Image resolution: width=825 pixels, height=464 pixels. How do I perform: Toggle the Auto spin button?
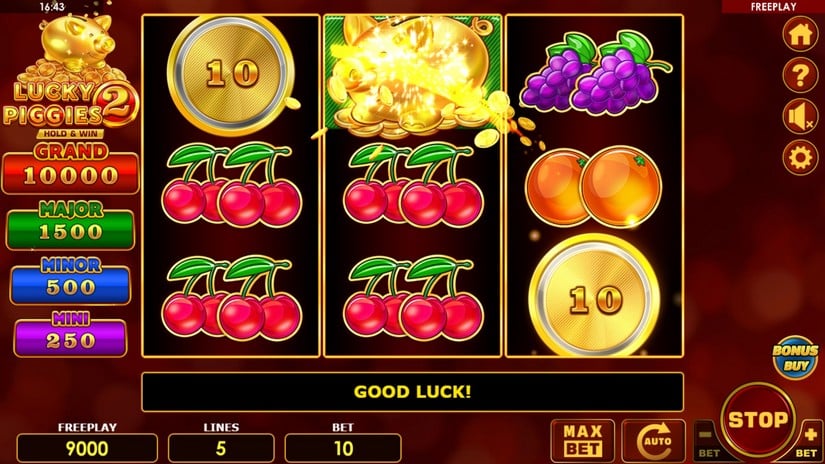coord(653,440)
